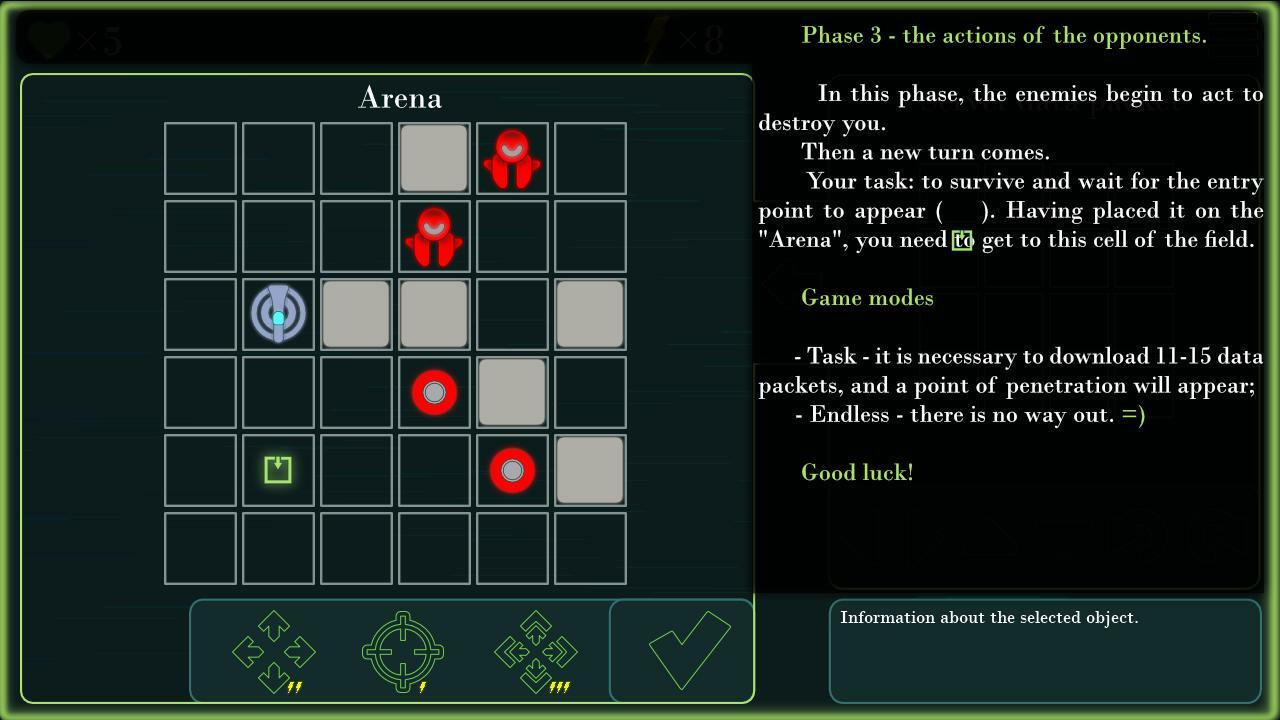
Task: Click the lightning energy counter icon
Action: [655, 36]
